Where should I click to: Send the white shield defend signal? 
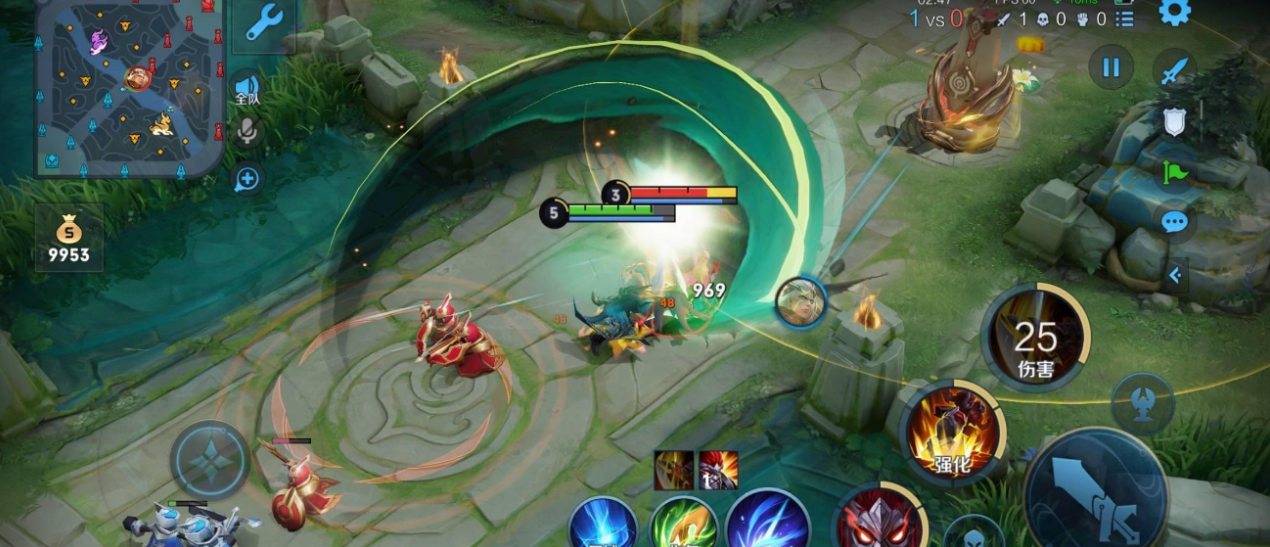pyautogui.click(x=1175, y=121)
